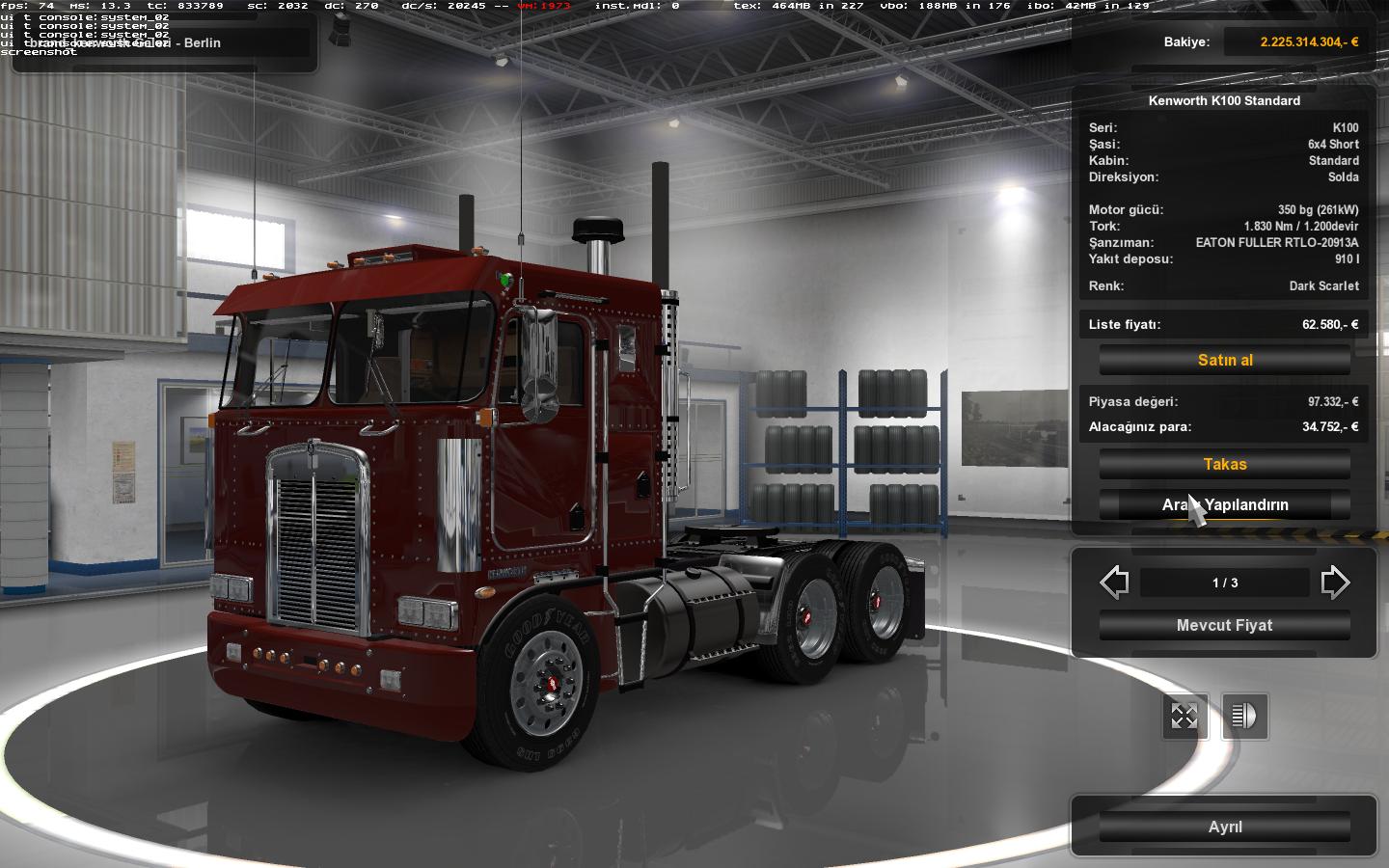
Task: Toggle the truck headlights icon
Action: pos(1244,717)
